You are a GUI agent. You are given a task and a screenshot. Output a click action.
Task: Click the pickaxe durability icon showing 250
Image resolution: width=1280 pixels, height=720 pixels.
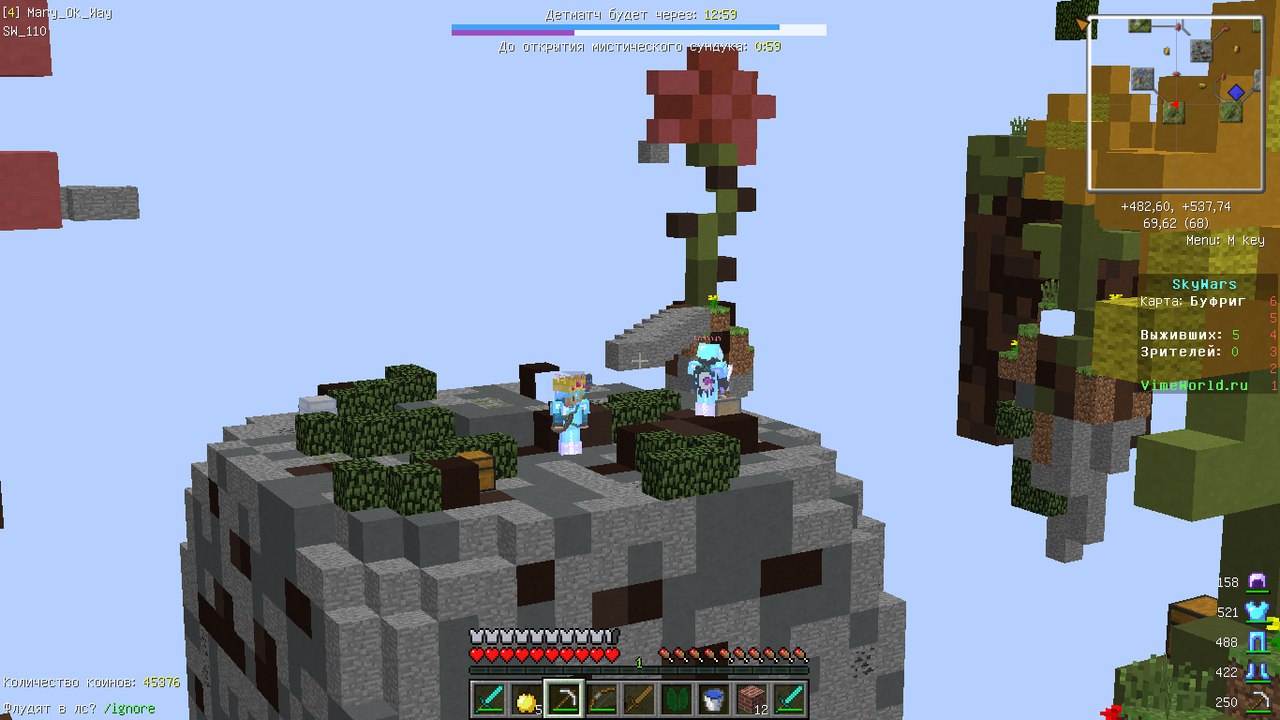[1257, 701]
